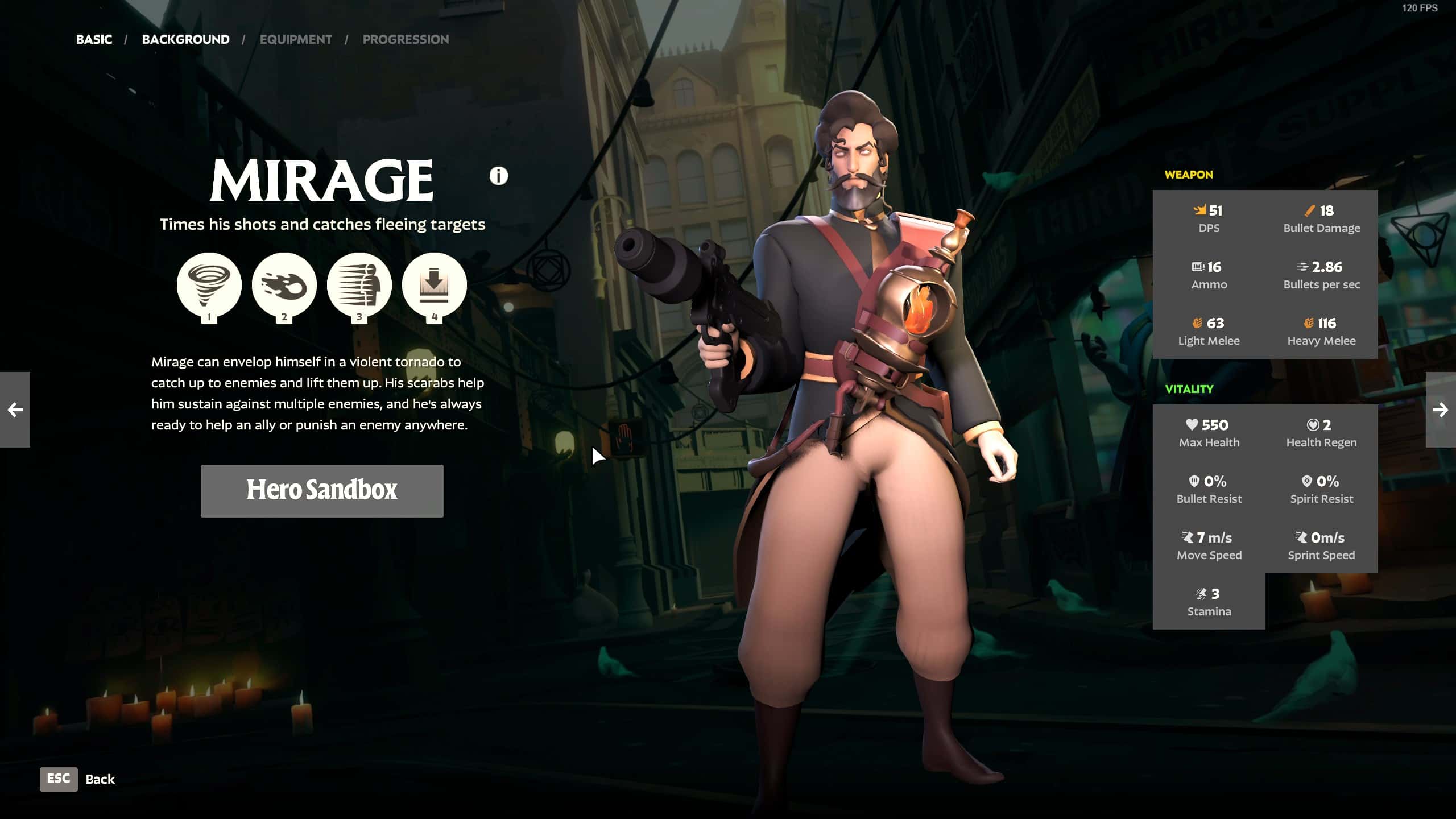Image resolution: width=1456 pixels, height=819 pixels.
Task: Open the Background tab
Action: (x=185, y=39)
